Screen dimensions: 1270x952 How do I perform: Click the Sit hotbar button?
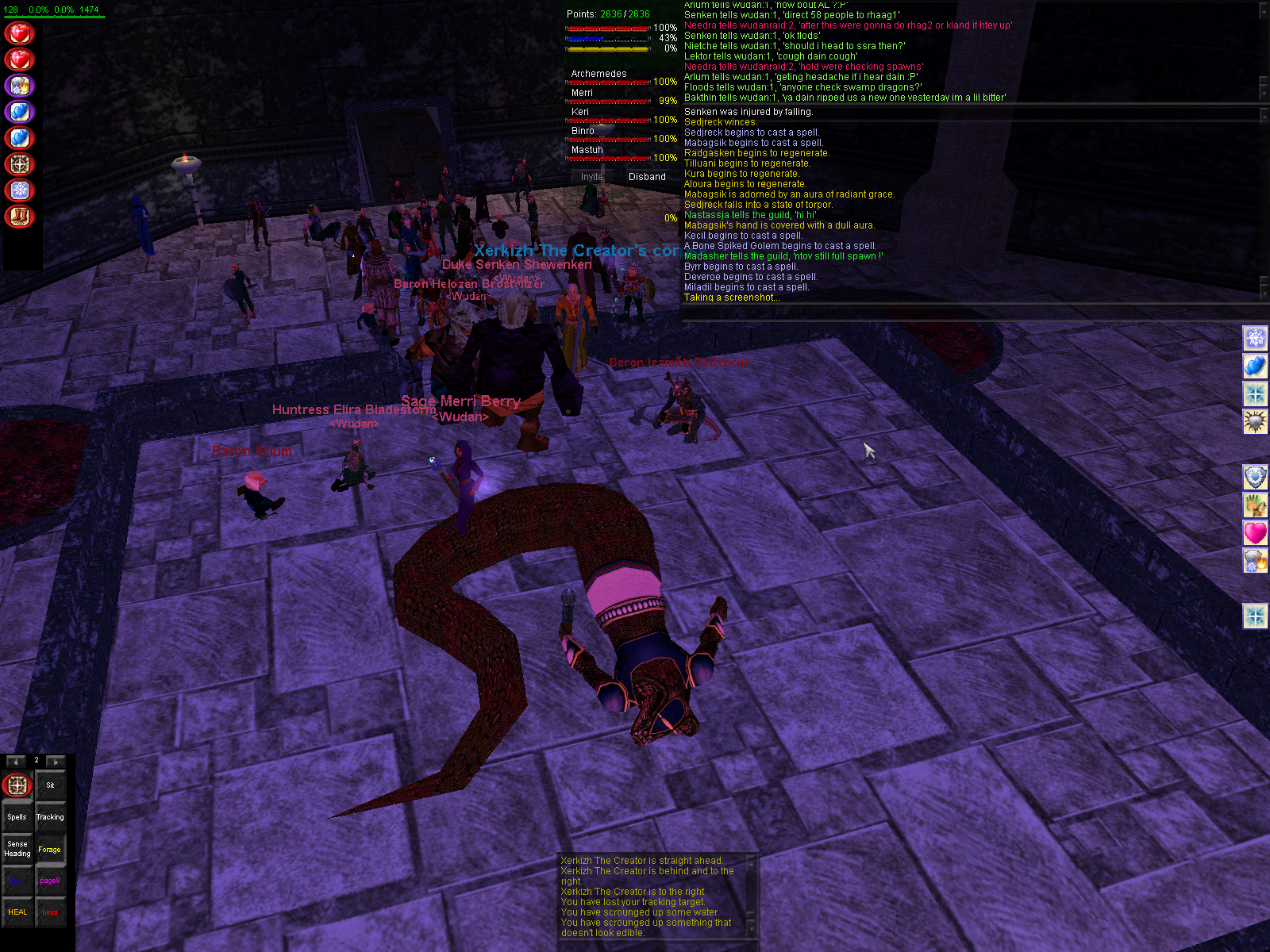(50, 785)
